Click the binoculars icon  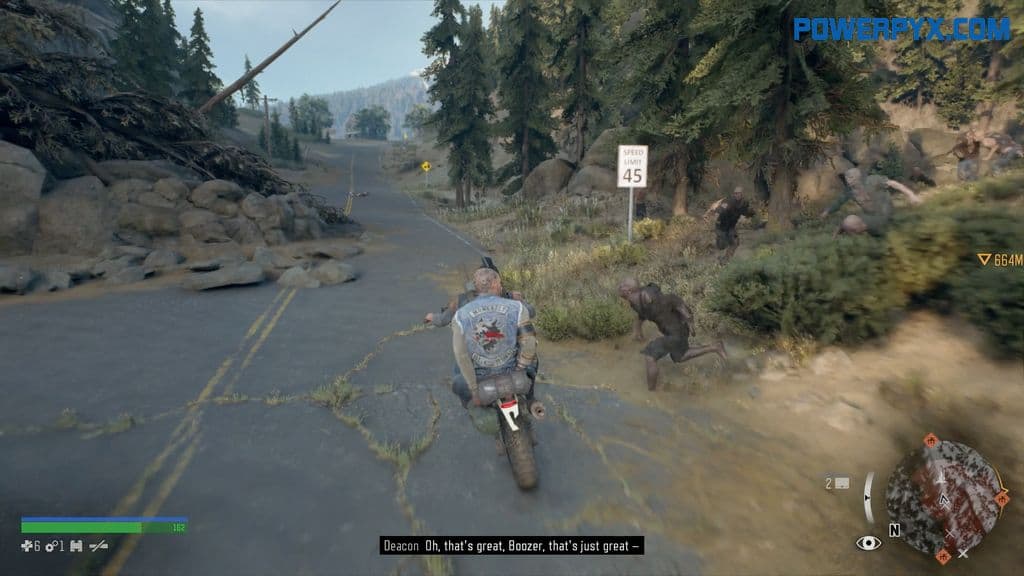click(x=75, y=545)
